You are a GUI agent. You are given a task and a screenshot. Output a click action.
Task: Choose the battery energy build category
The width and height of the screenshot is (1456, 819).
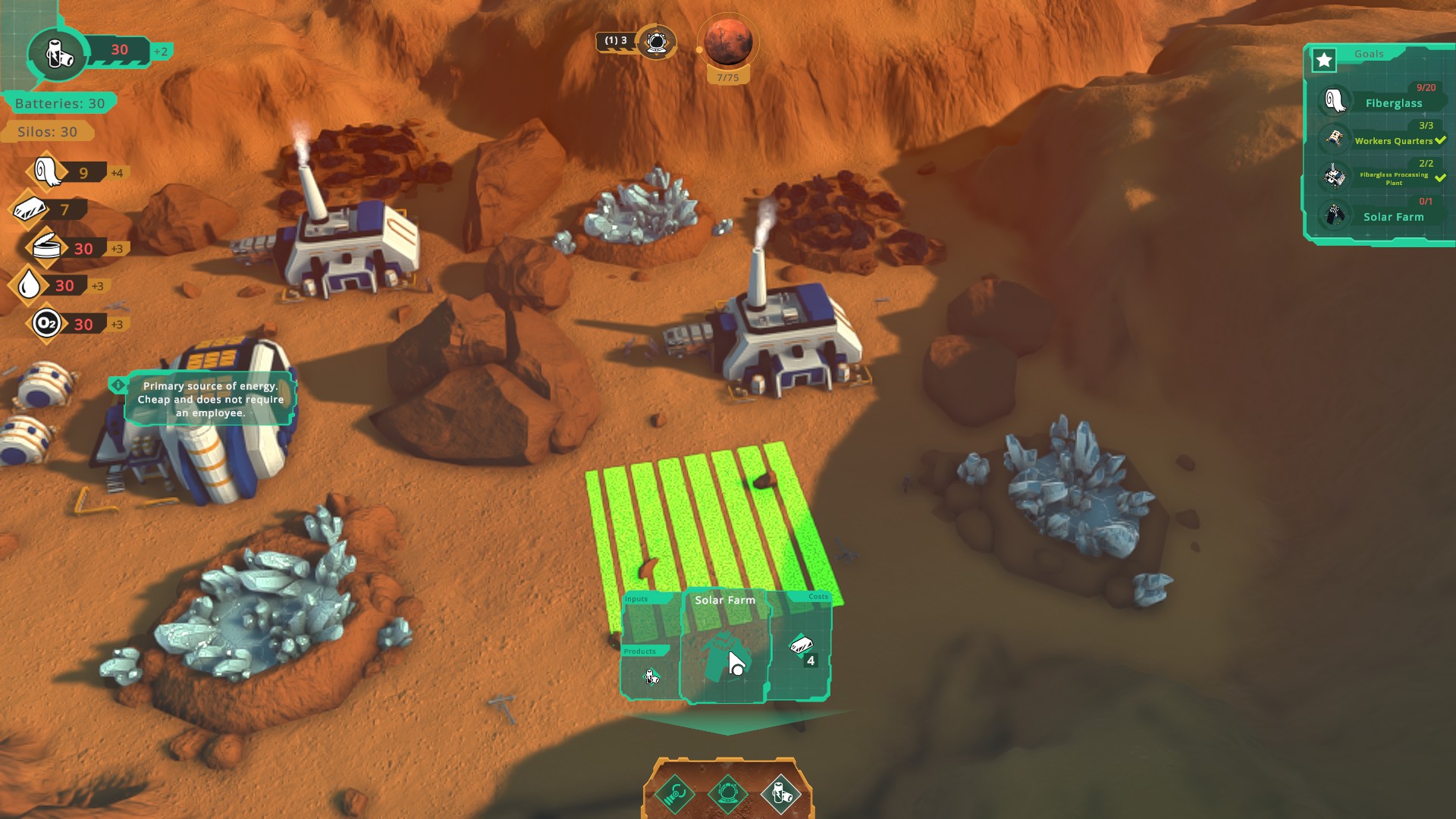click(780, 794)
